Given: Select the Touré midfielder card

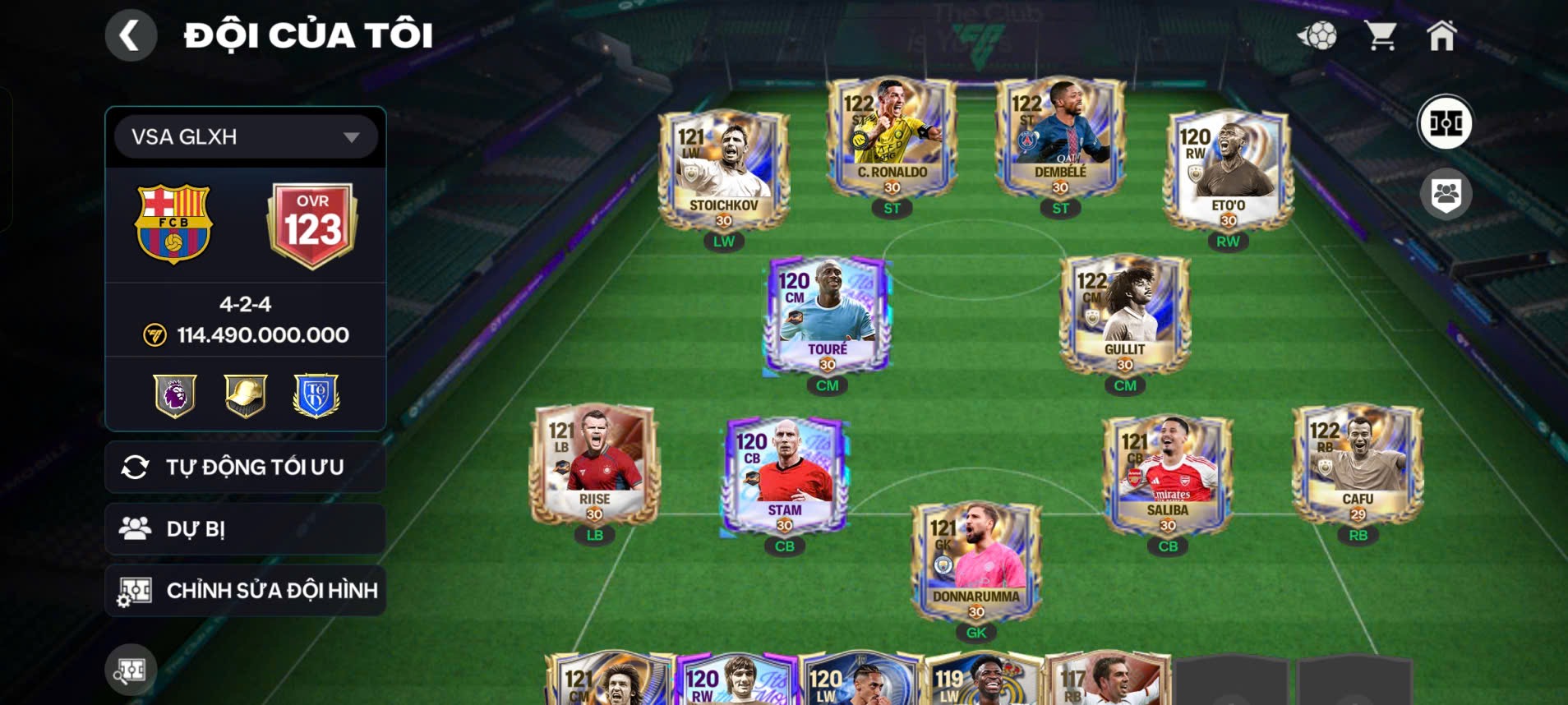Looking at the screenshot, I should pos(828,315).
